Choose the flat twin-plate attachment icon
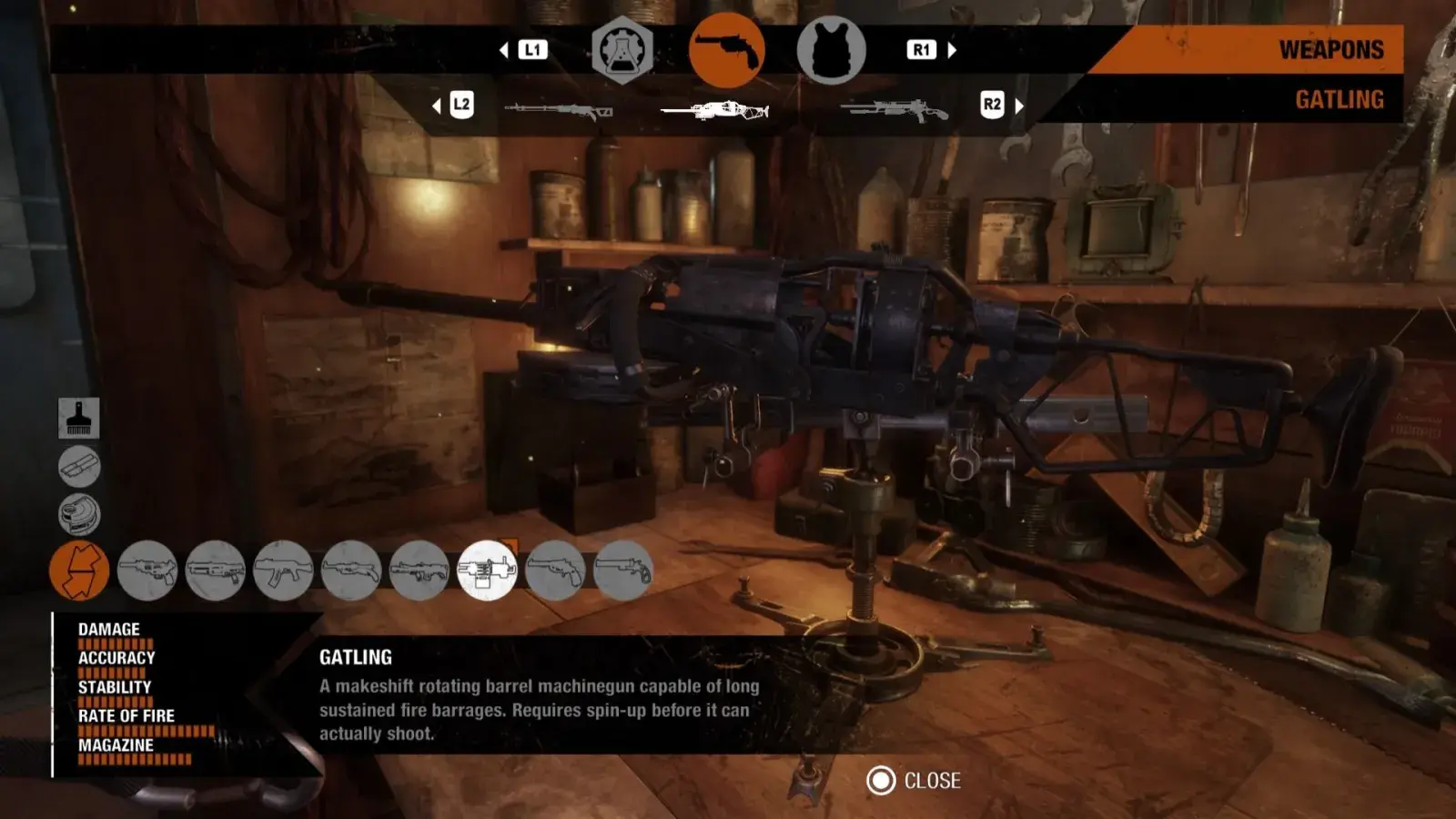Image resolution: width=1456 pixels, height=819 pixels. point(79,467)
